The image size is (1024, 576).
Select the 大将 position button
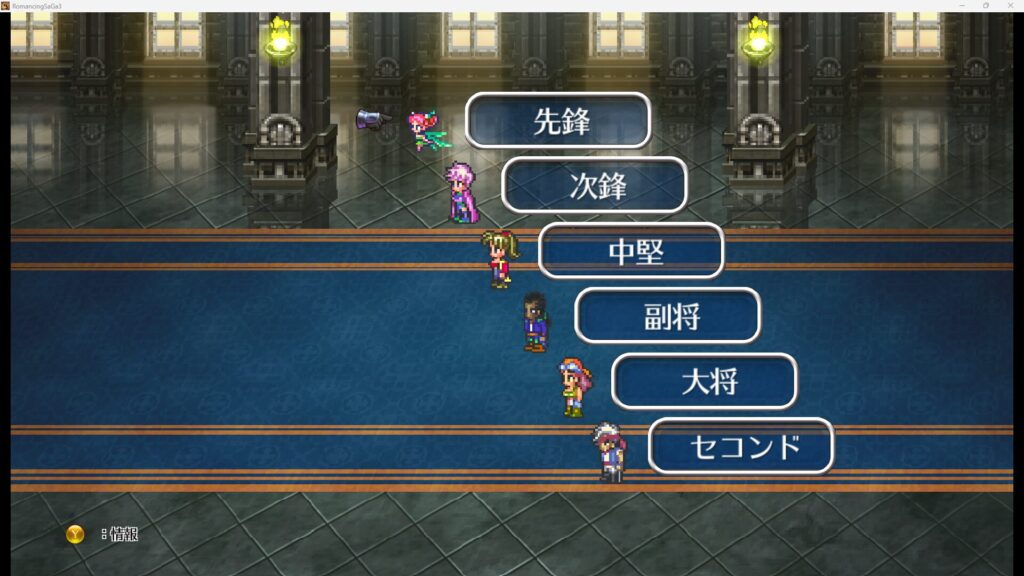coord(704,381)
